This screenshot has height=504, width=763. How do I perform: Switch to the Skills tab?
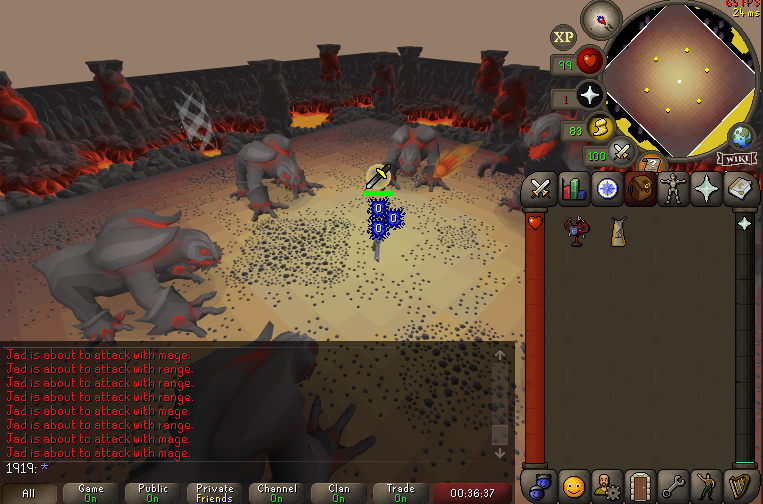[x=574, y=188]
